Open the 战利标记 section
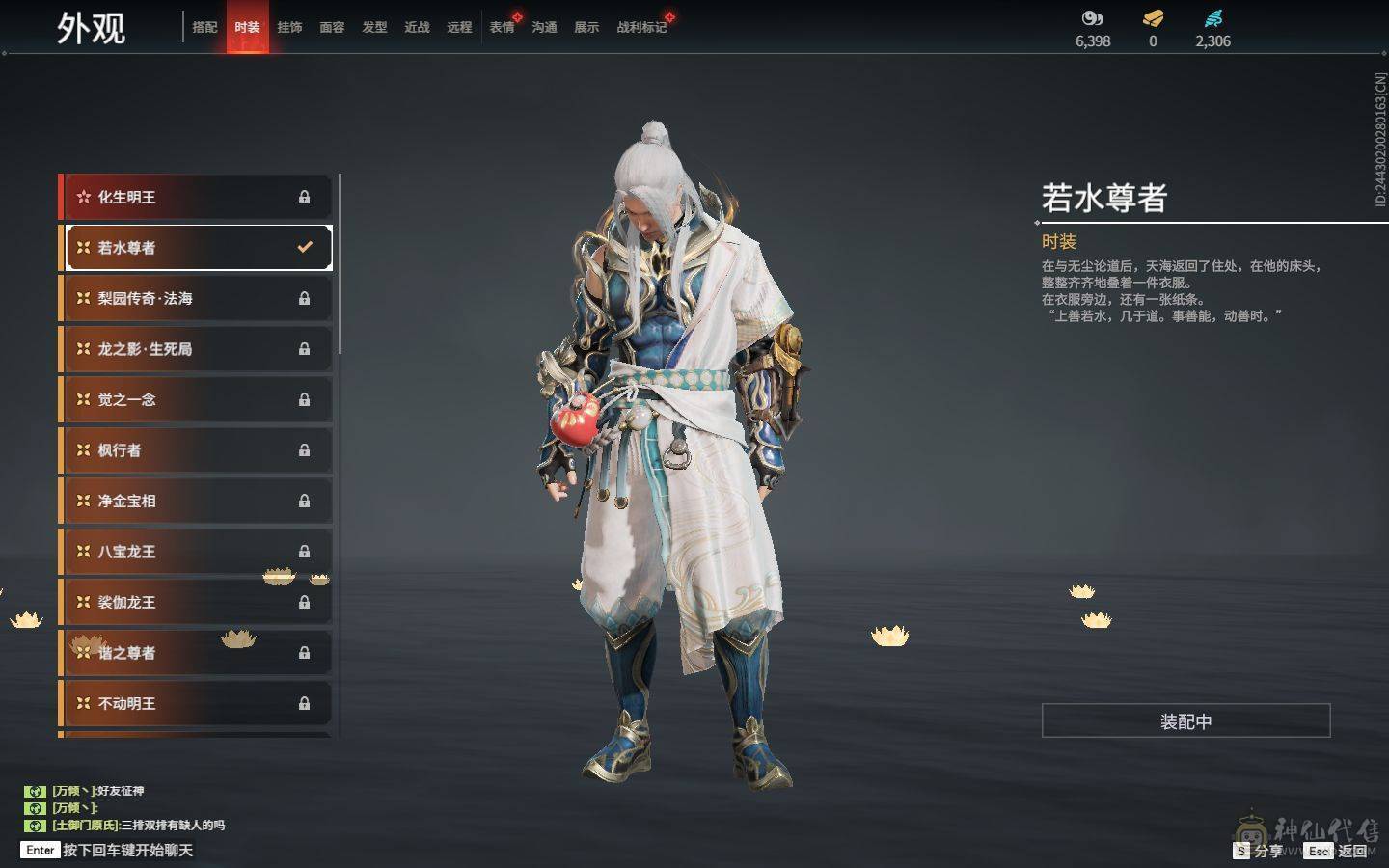1389x868 pixels. [640, 27]
